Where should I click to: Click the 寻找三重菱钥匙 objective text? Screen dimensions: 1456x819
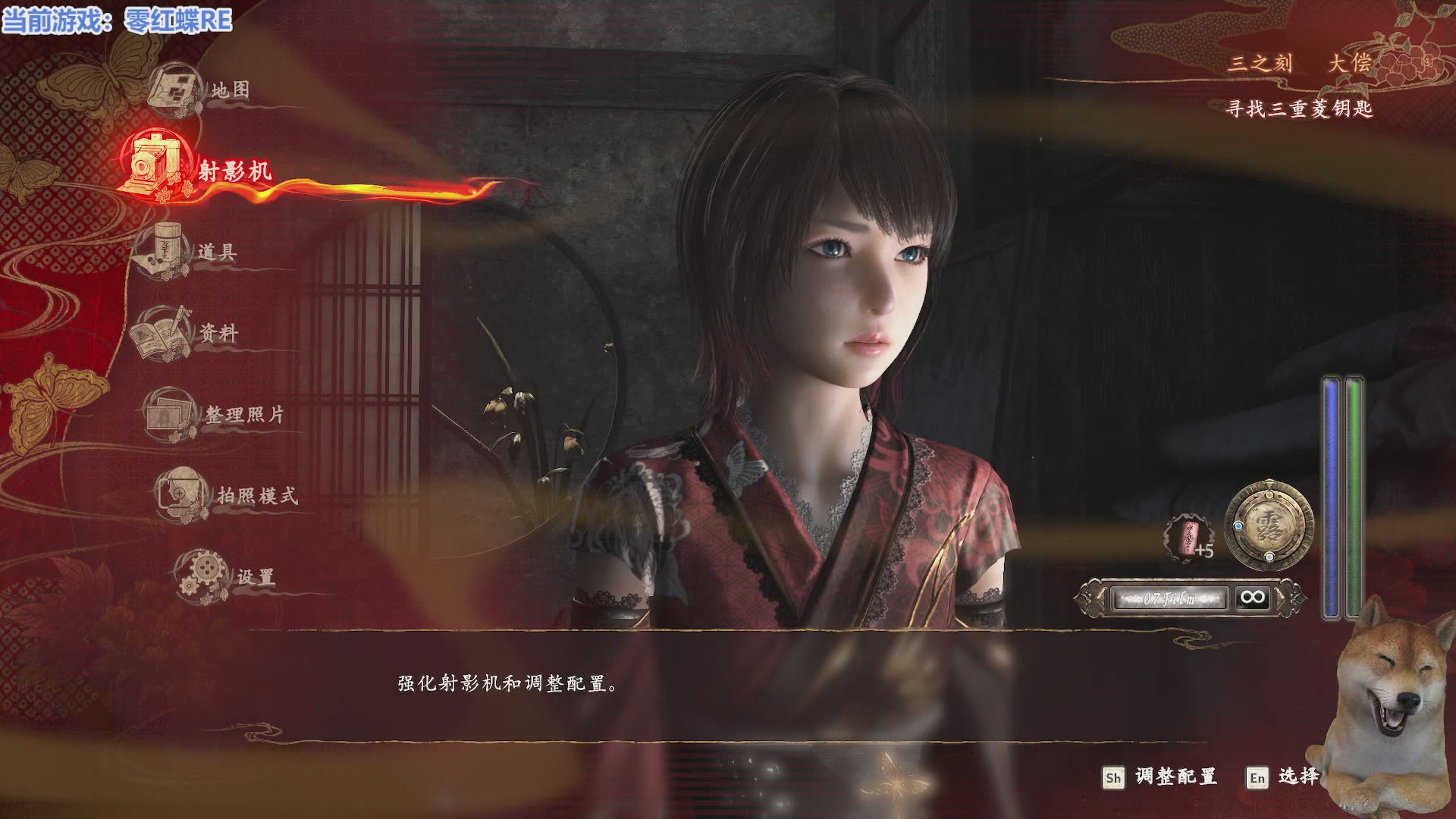(x=1299, y=109)
